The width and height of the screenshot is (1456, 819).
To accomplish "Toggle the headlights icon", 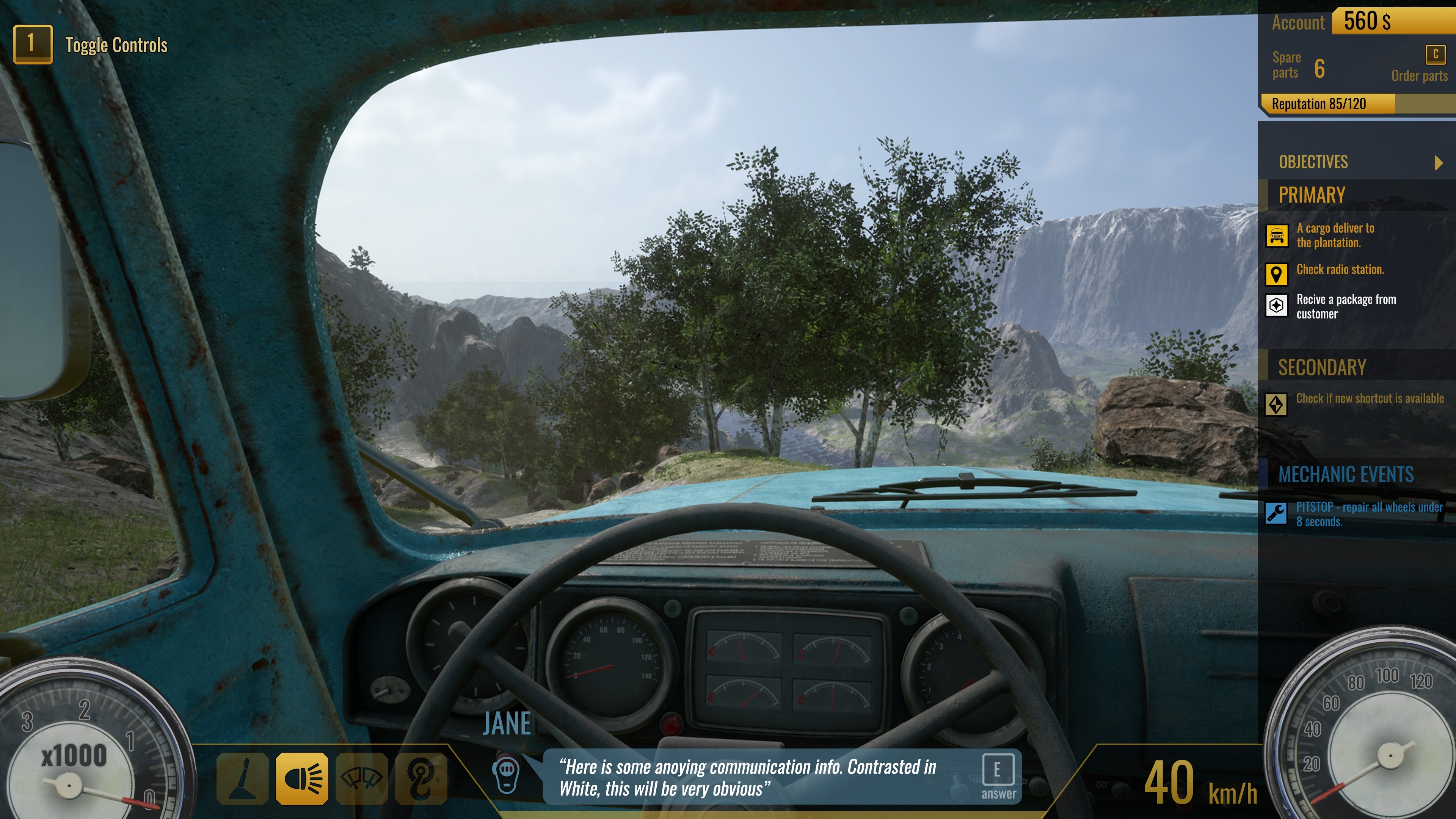I will [303, 778].
